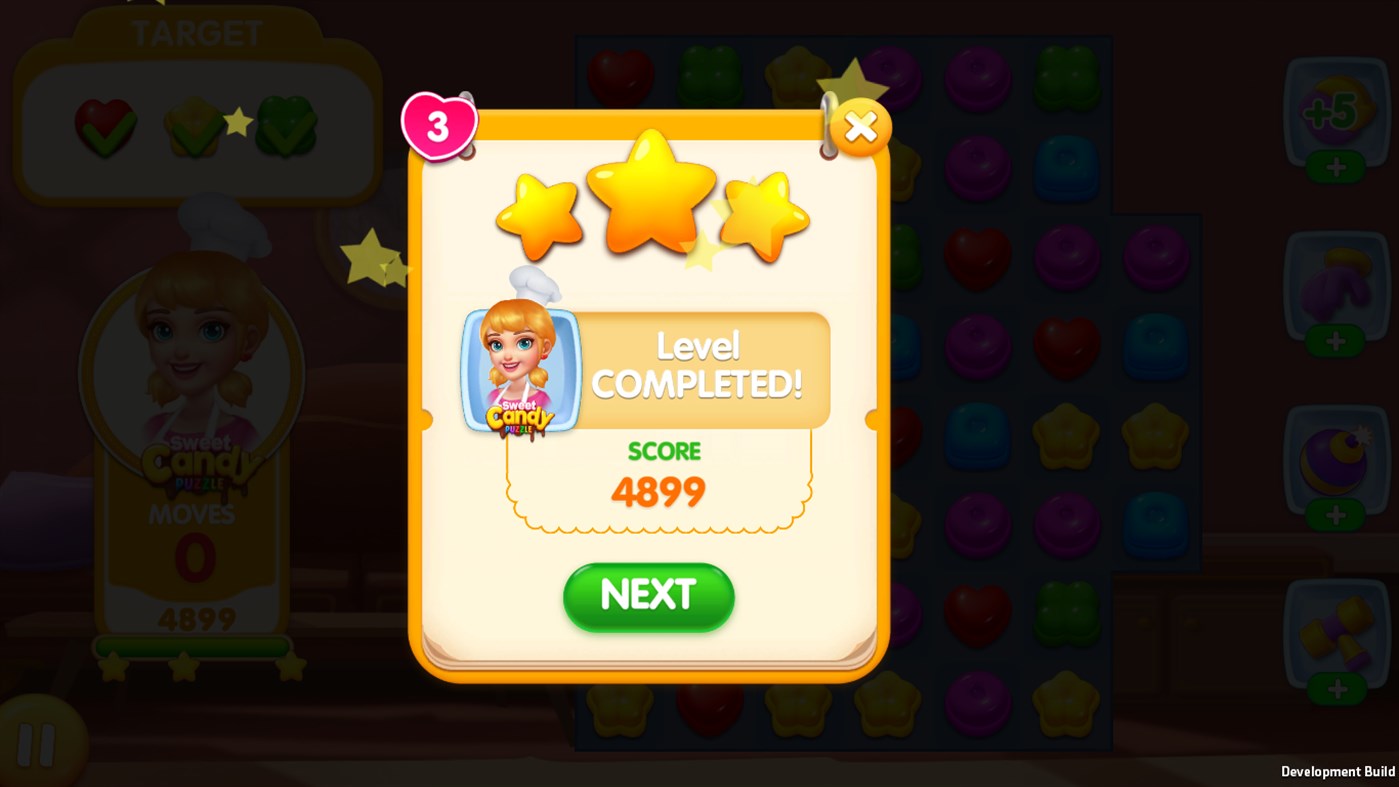Click the plus under dumbbell candy booster
The height and width of the screenshot is (787, 1399).
tap(1337, 688)
